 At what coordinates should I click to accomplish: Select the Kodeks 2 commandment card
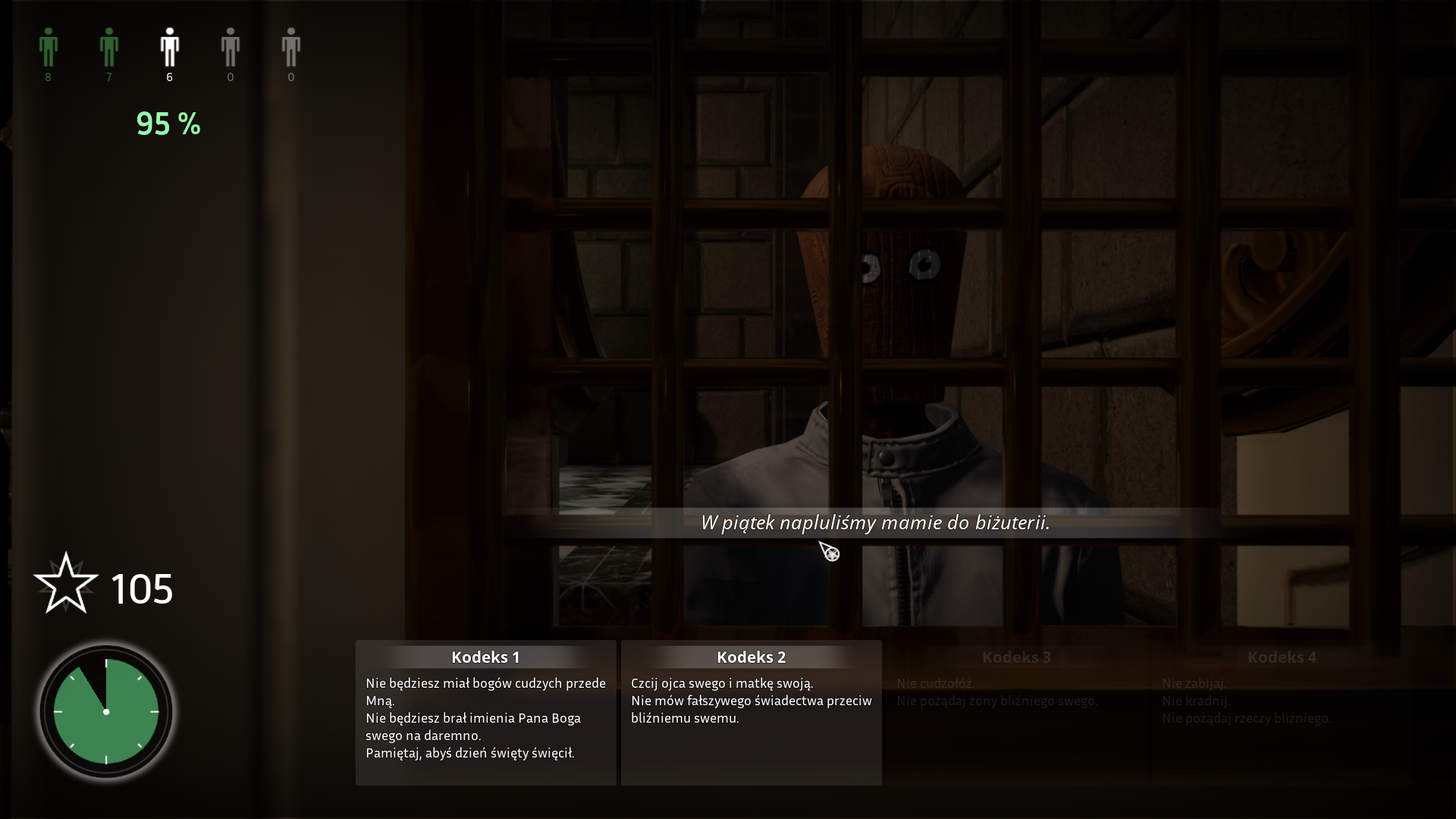click(751, 712)
